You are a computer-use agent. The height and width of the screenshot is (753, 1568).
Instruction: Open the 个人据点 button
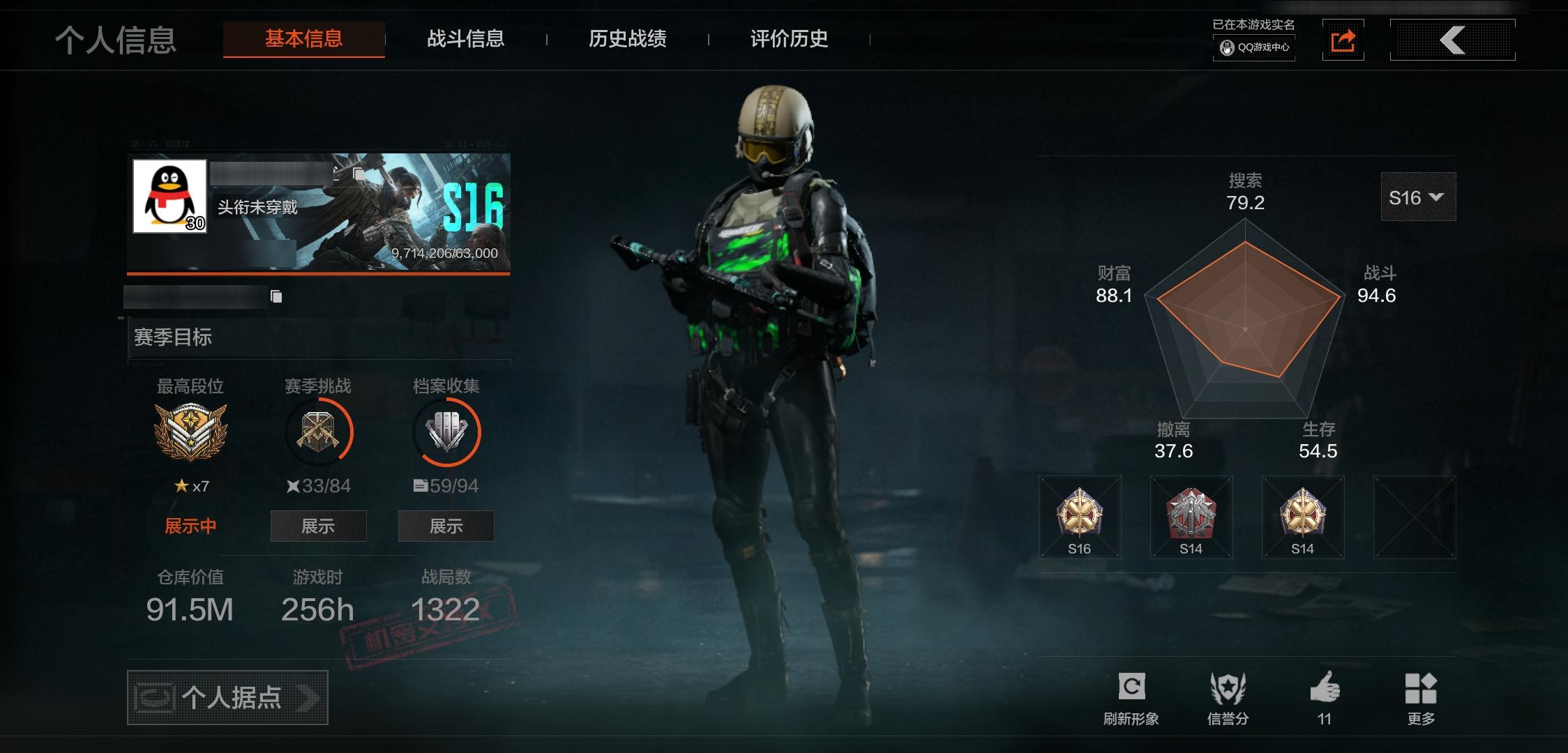(227, 697)
